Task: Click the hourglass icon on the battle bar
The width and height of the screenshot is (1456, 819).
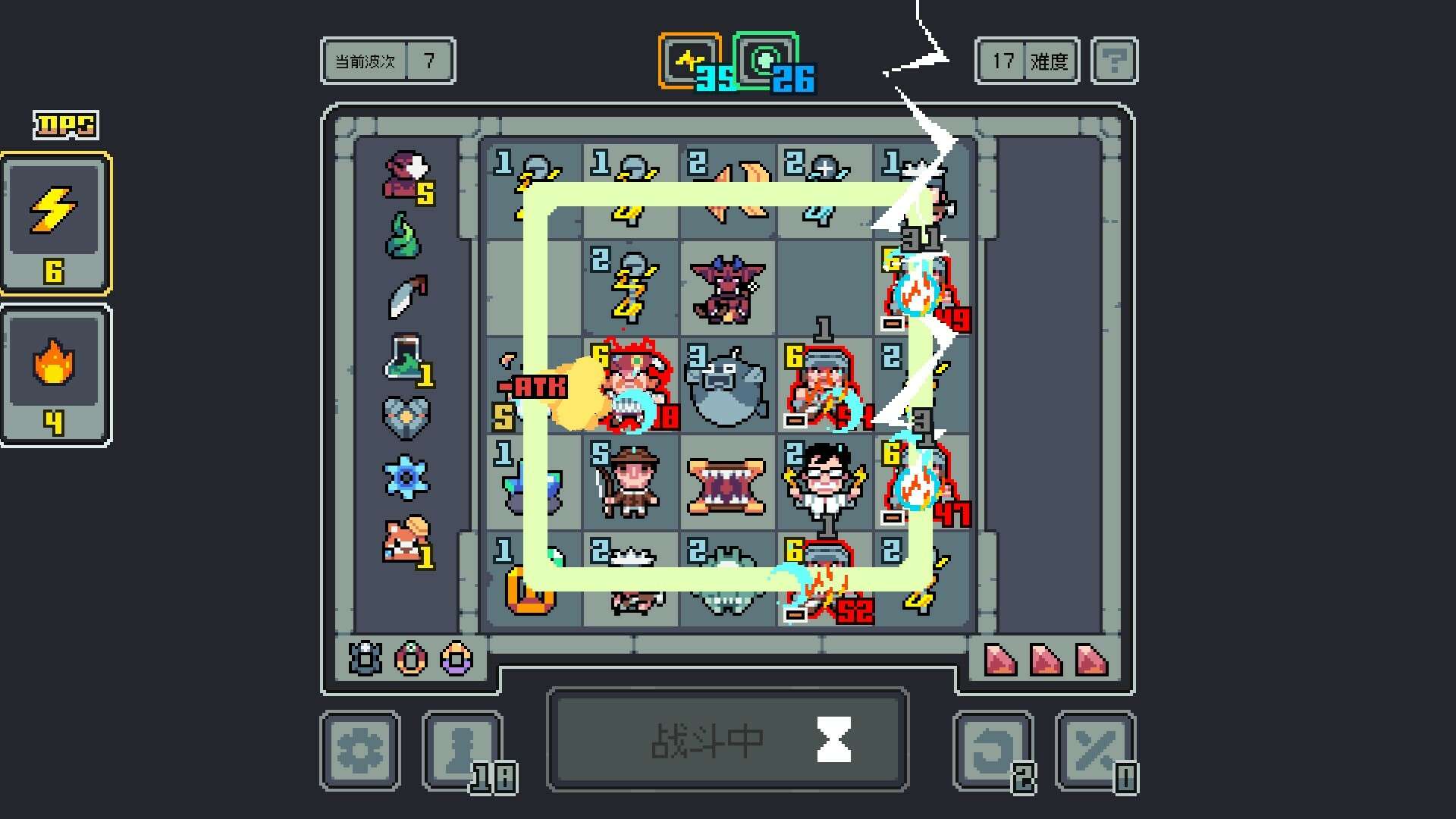Action: (832, 738)
